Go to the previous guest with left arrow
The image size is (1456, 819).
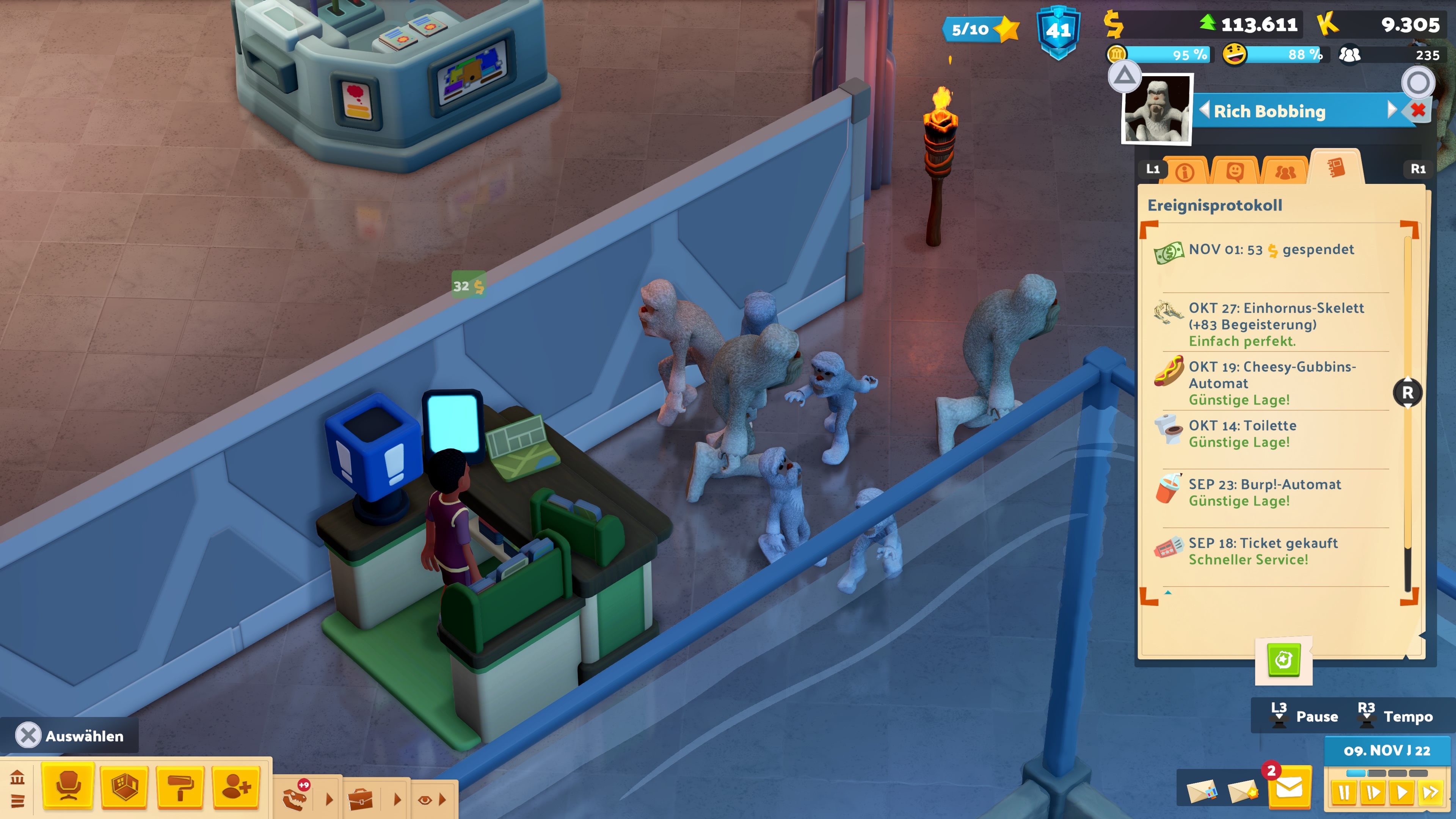(1205, 110)
